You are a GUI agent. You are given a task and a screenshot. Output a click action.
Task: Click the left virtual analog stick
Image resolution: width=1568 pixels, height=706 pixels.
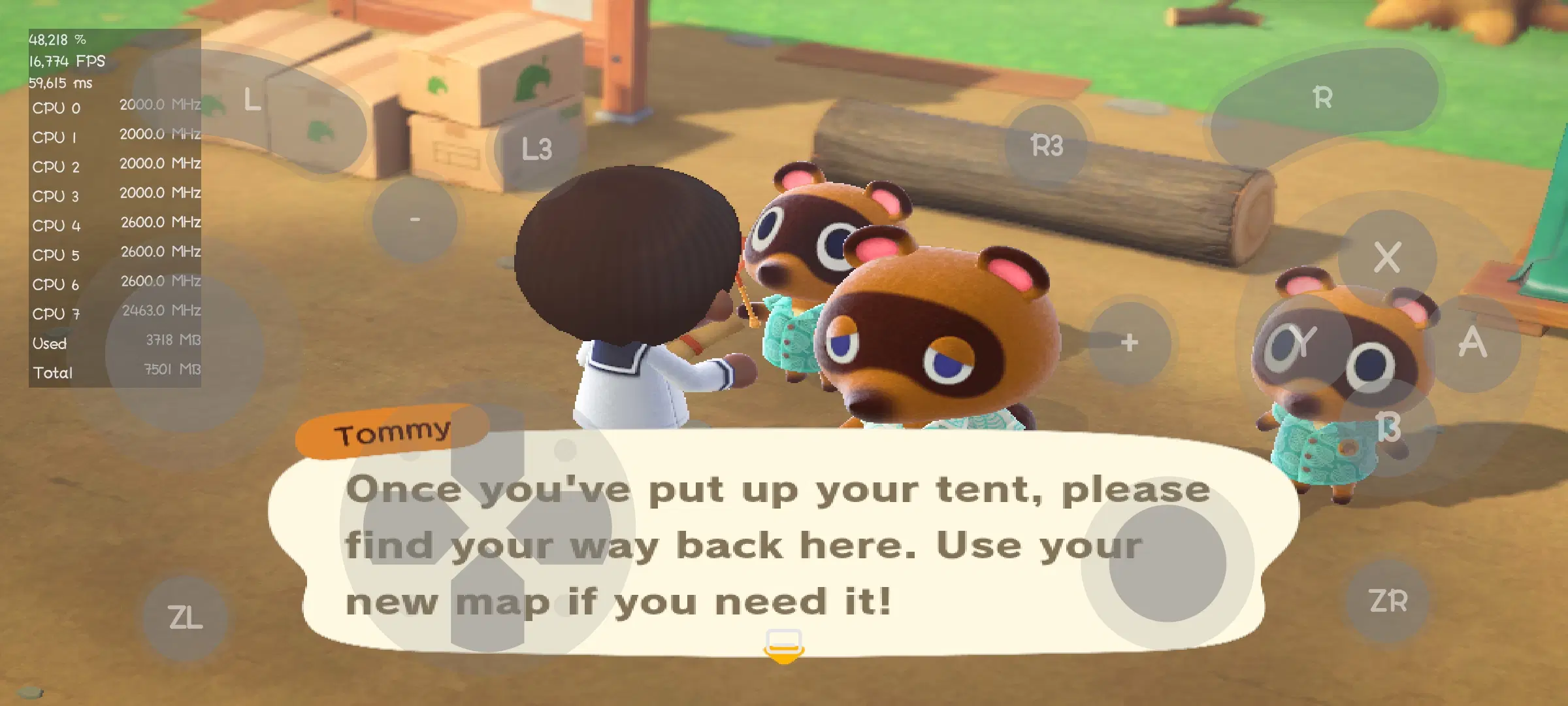[184, 353]
